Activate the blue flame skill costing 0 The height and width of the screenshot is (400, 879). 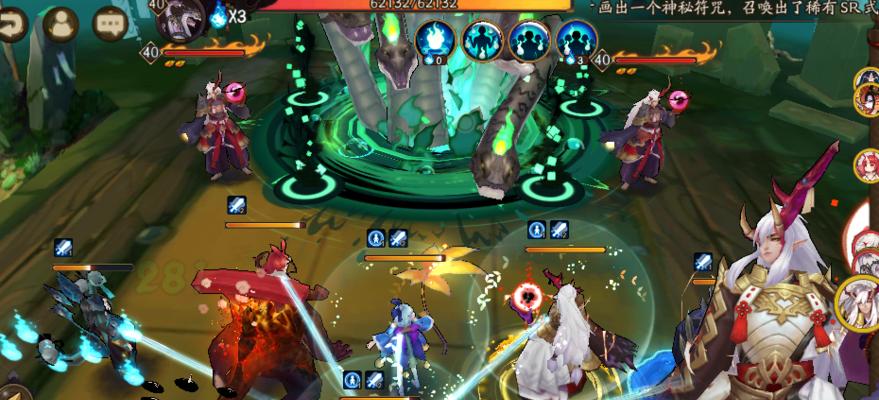435,41
